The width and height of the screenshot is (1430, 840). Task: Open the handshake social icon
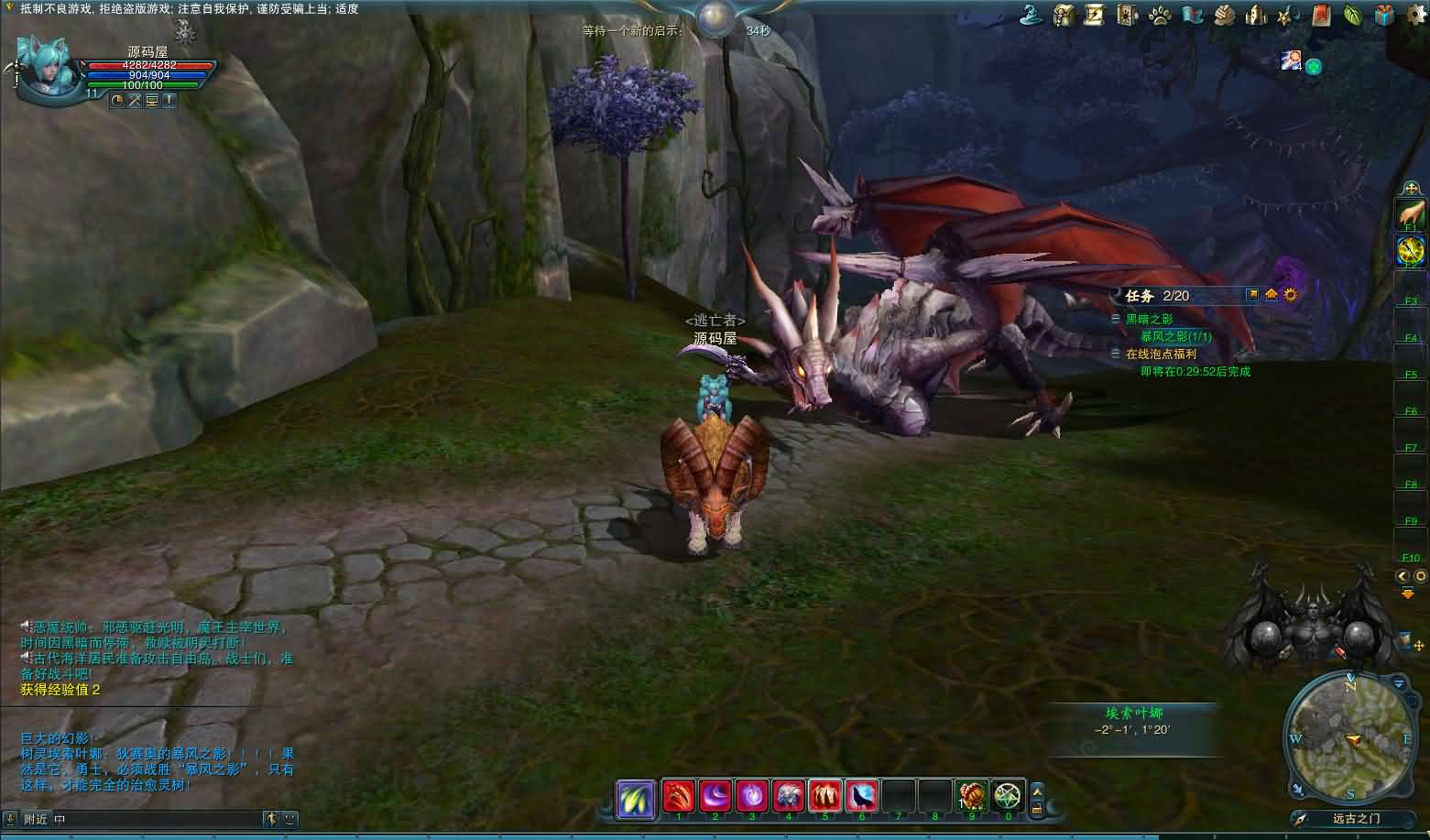coord(1225,15)
